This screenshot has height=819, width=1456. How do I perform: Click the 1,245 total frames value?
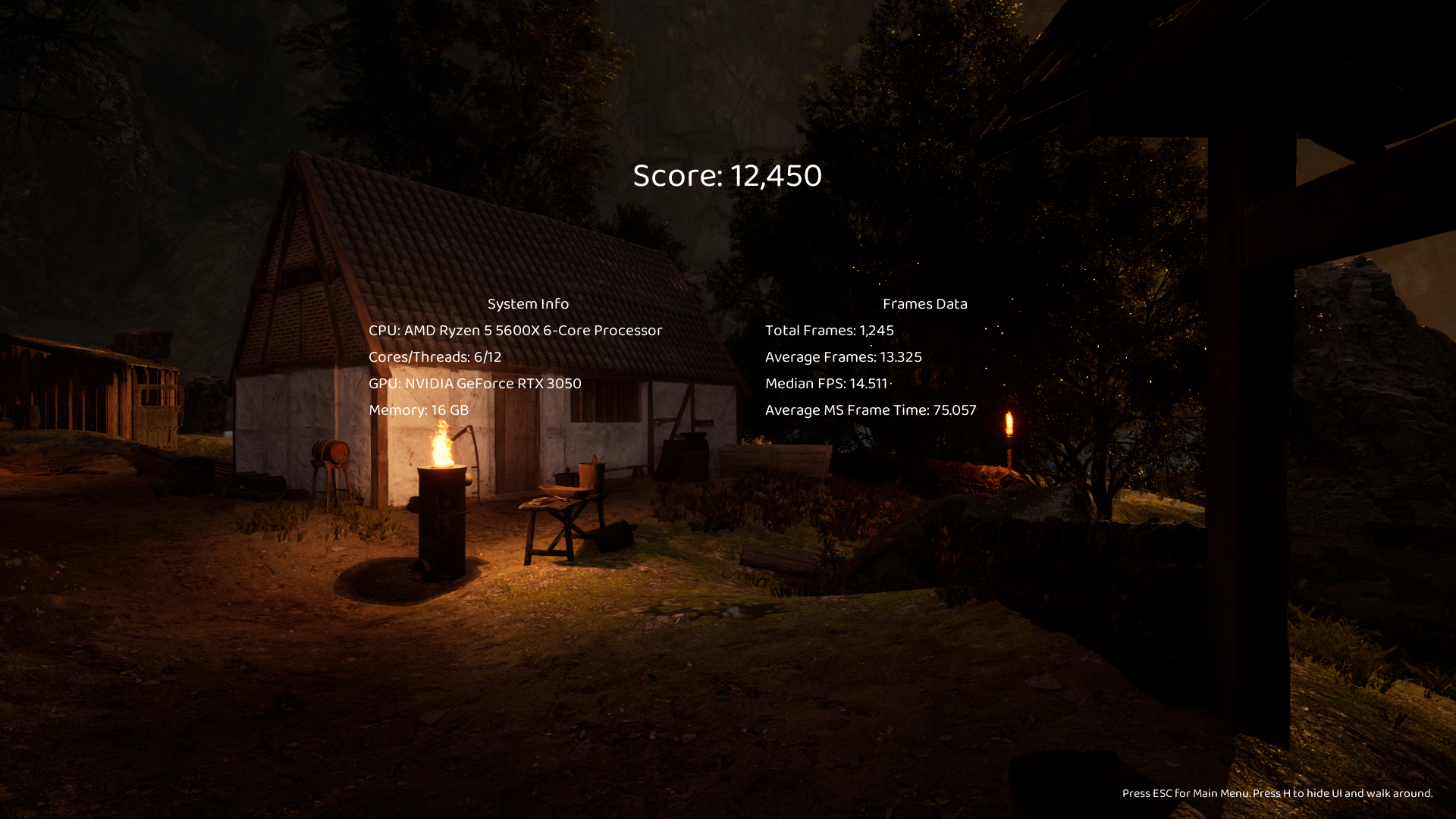coord(877,331)
